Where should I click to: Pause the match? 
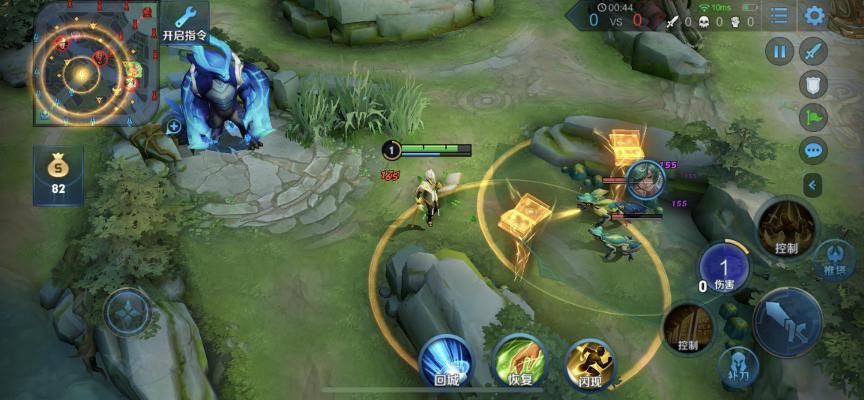779,51
